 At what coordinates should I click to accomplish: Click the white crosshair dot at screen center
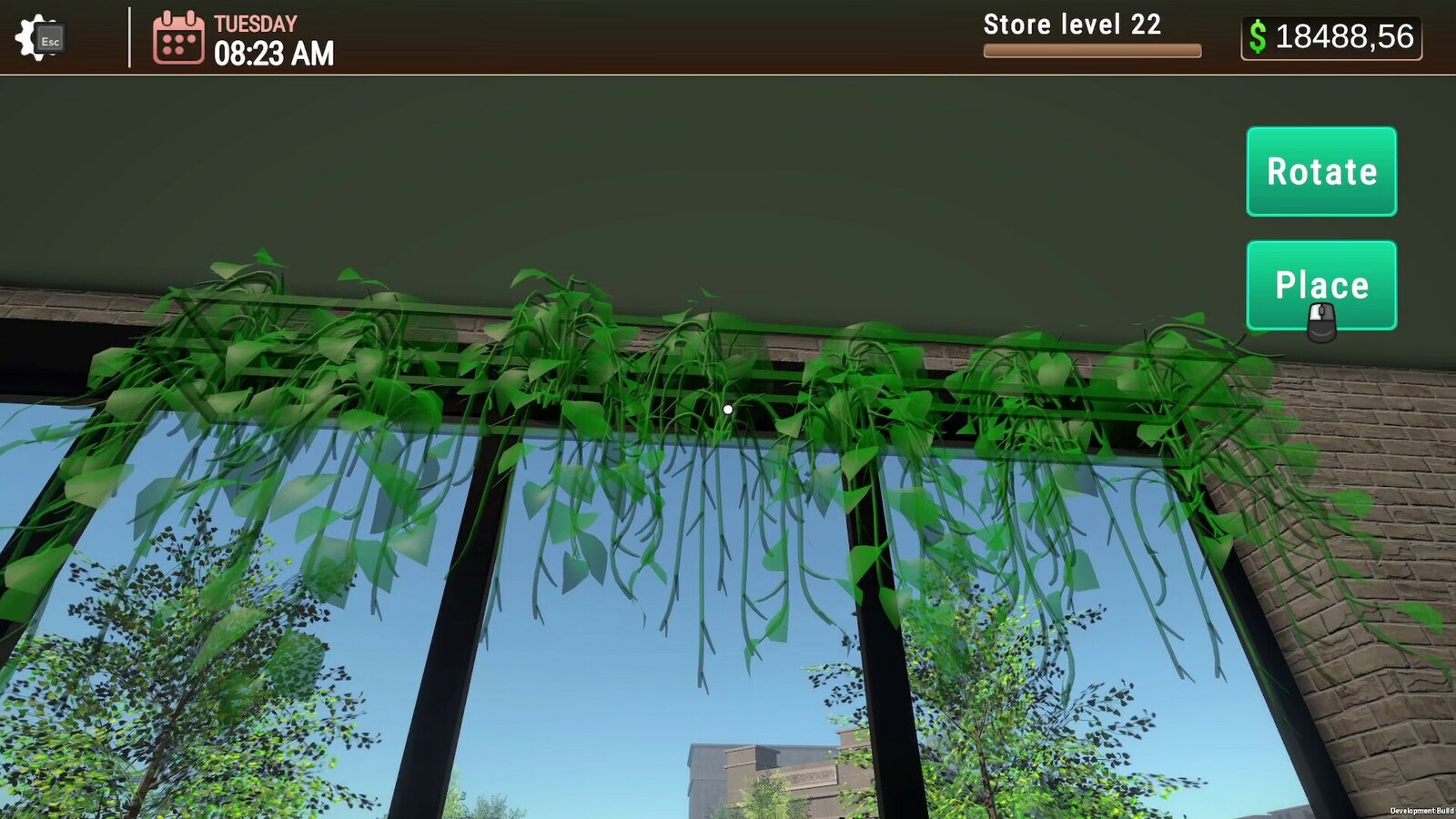(x=727, y=409)
